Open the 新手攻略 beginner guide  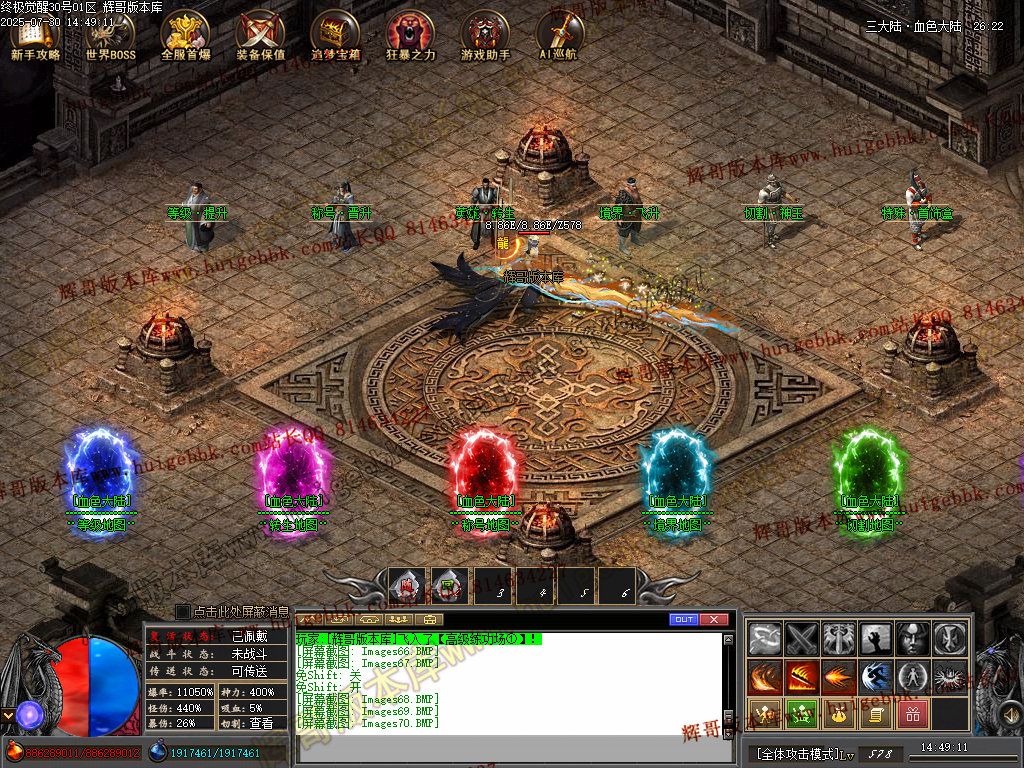(36, 36)
